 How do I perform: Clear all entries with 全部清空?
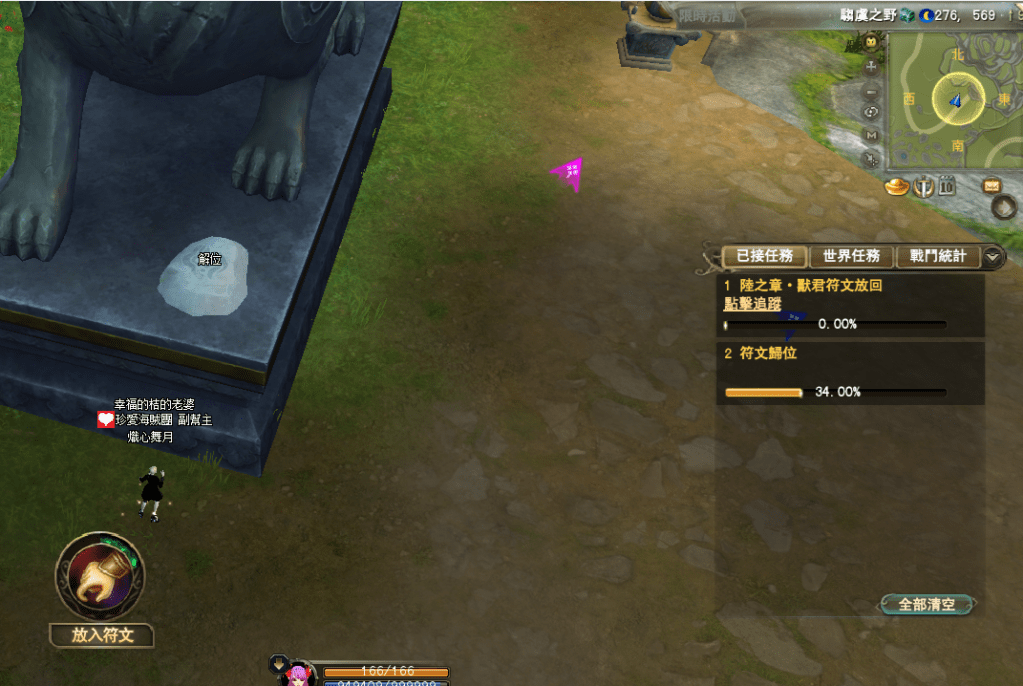pyautogui.click(x=927, y=605)
